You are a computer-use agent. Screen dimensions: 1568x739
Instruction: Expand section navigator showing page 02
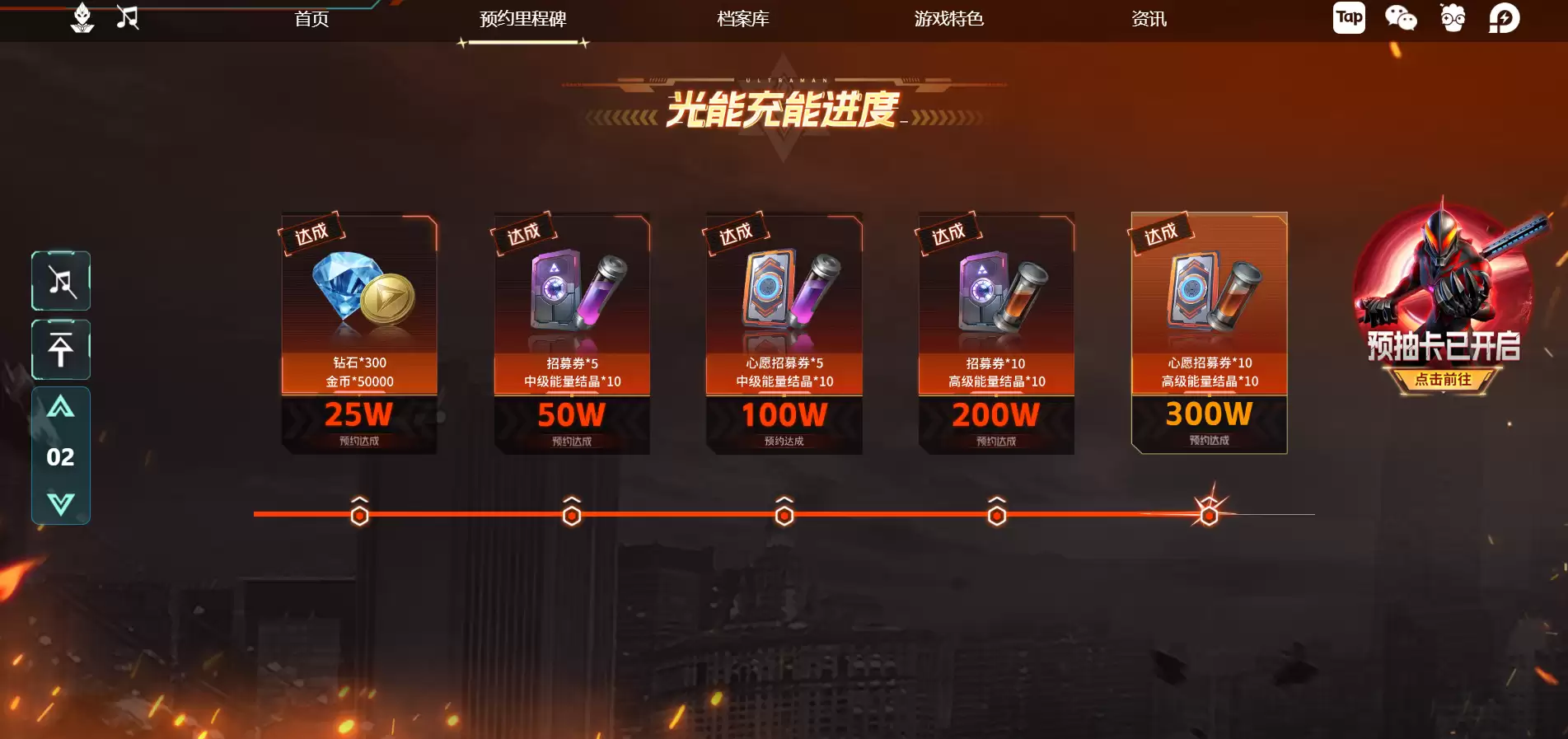[x=60, y=456]
